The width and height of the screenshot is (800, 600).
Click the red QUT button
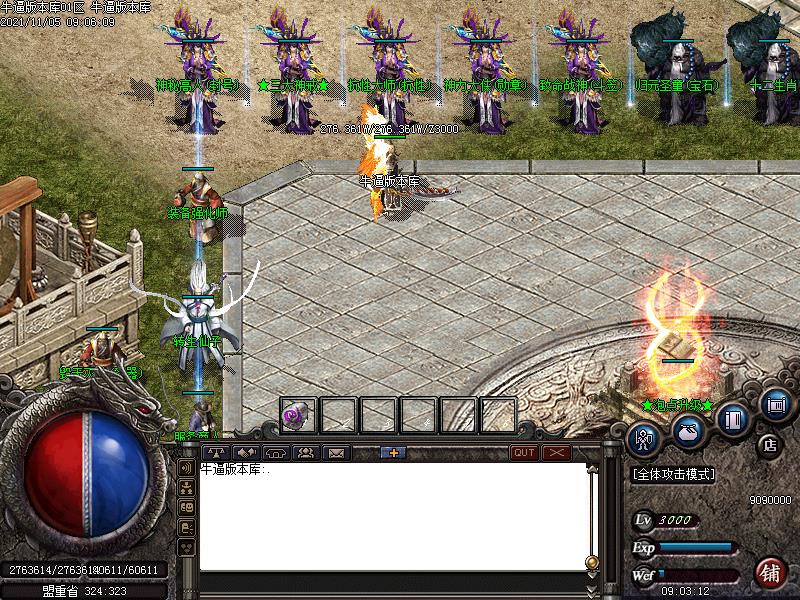point(524,452)
